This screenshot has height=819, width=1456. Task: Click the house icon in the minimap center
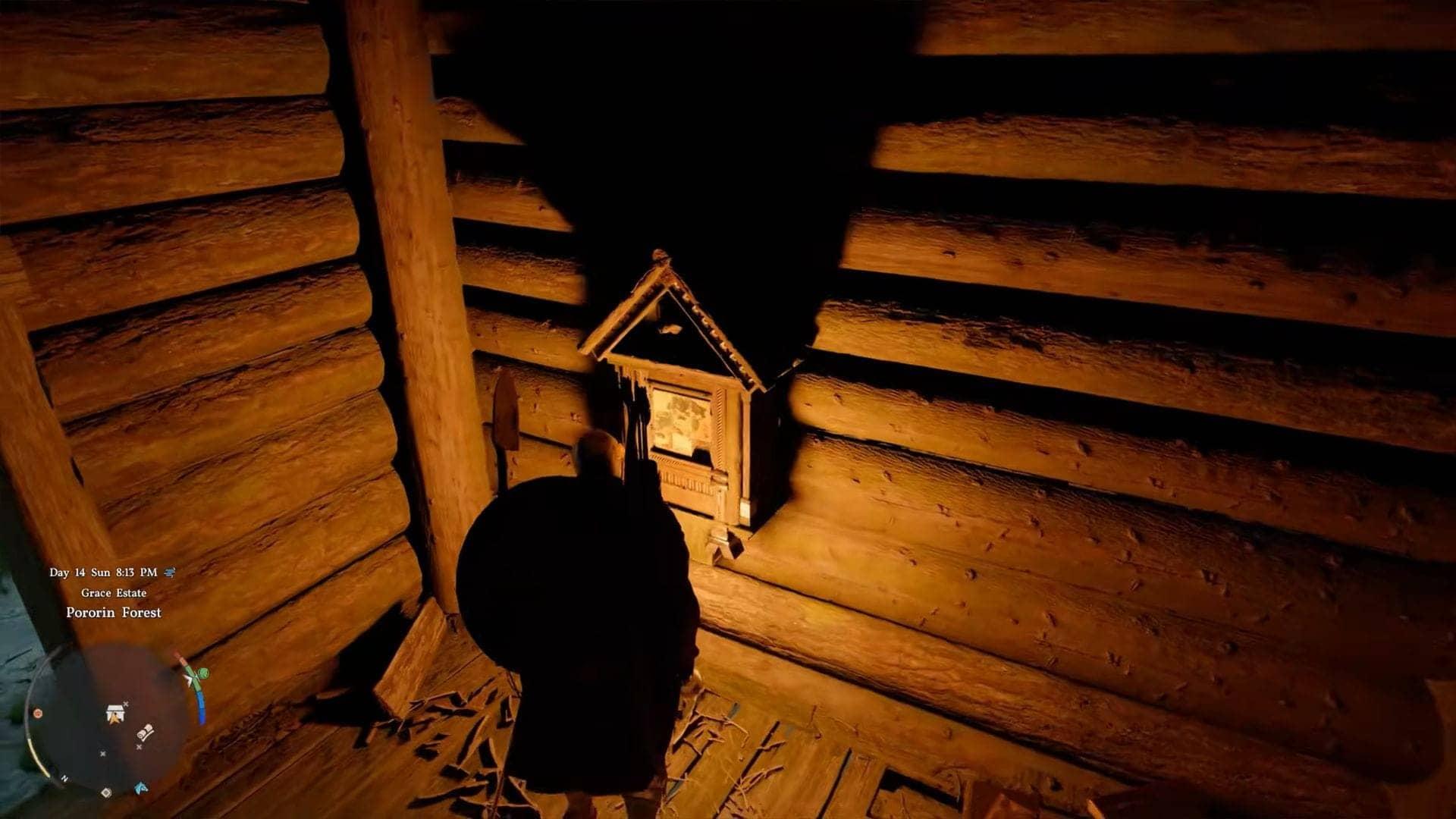pos(115,712)
